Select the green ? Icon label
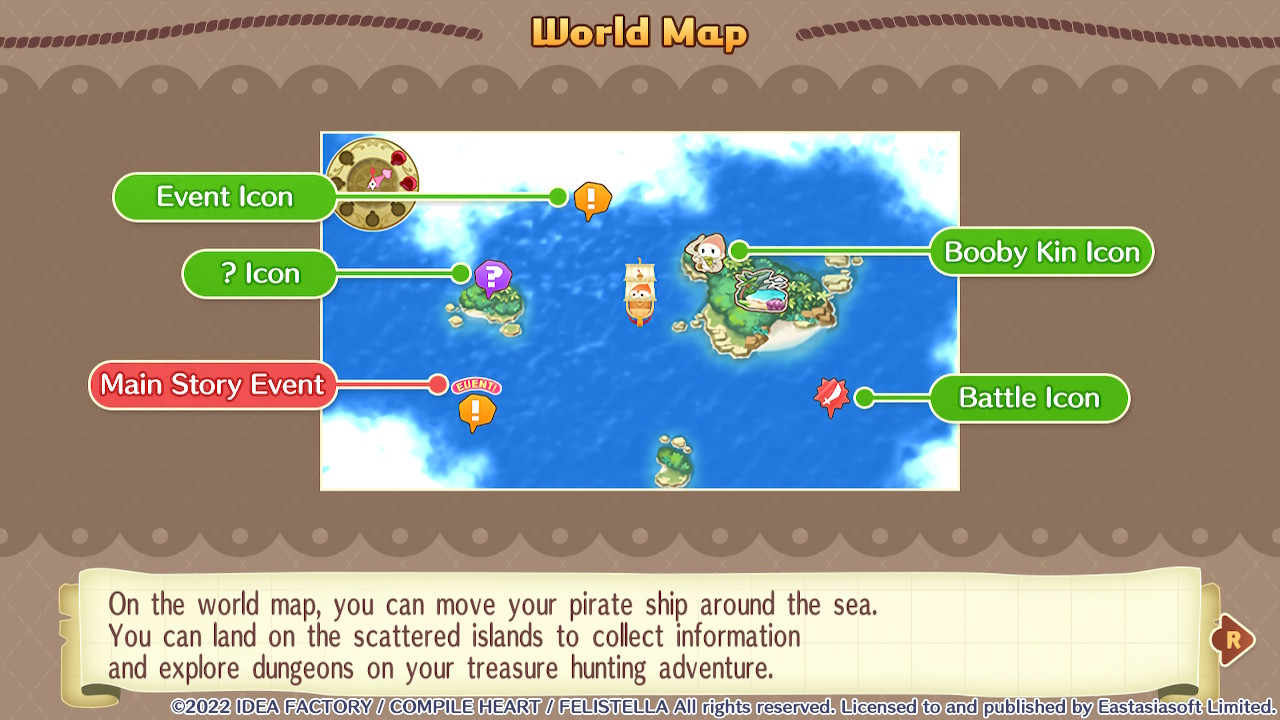The image size is (1280, 720). coord(259,273)
